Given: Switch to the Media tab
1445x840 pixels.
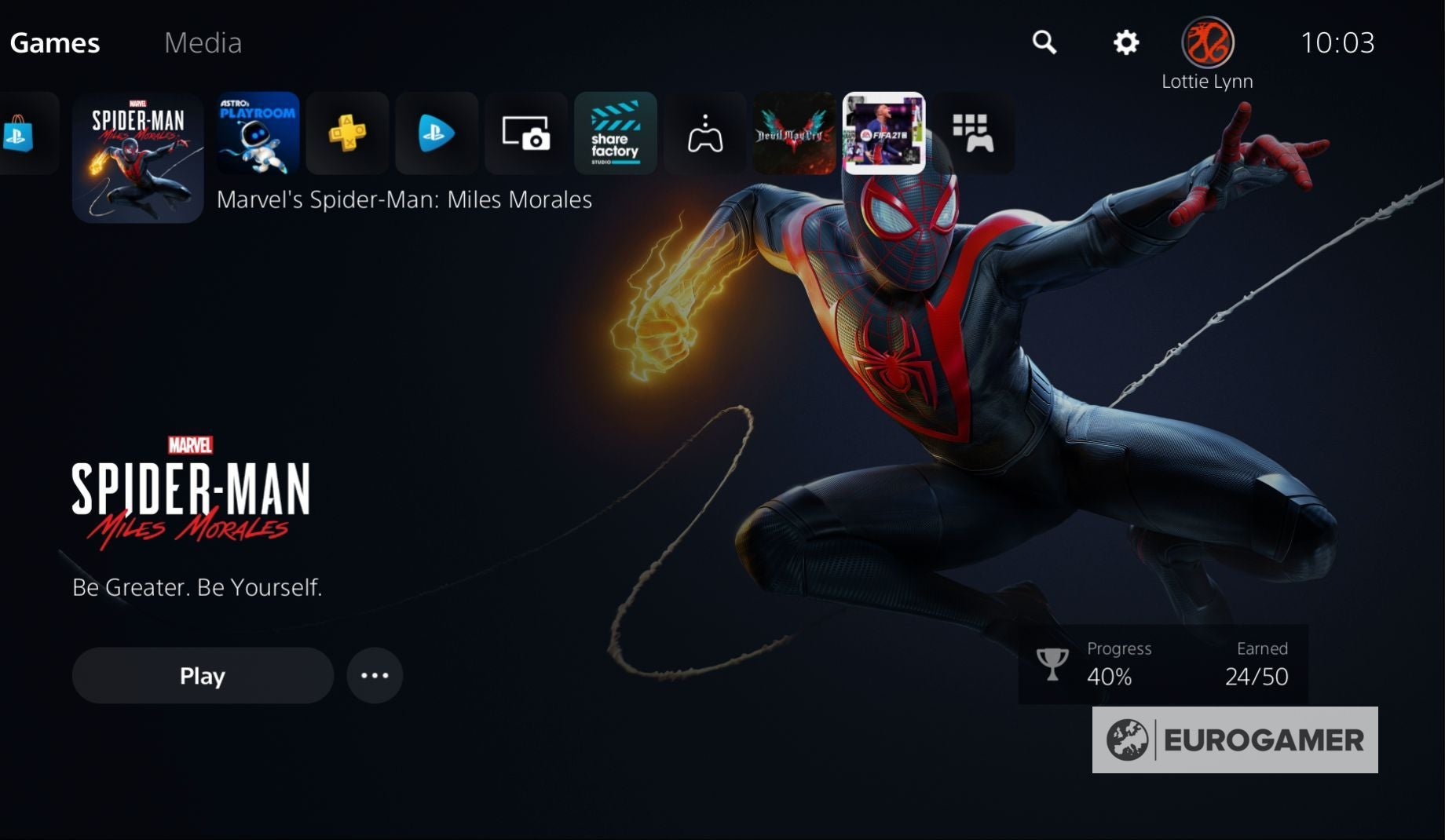Looking at the screenshot, I should (x=202, y=42).
